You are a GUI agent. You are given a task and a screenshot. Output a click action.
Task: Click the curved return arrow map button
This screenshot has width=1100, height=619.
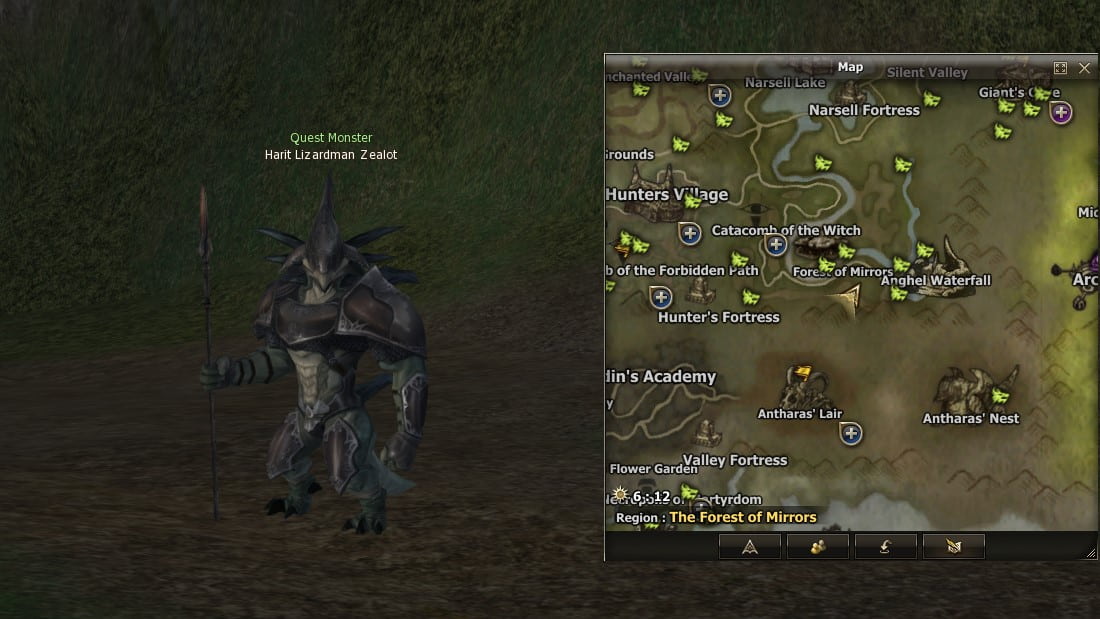(x=885, y=546)
